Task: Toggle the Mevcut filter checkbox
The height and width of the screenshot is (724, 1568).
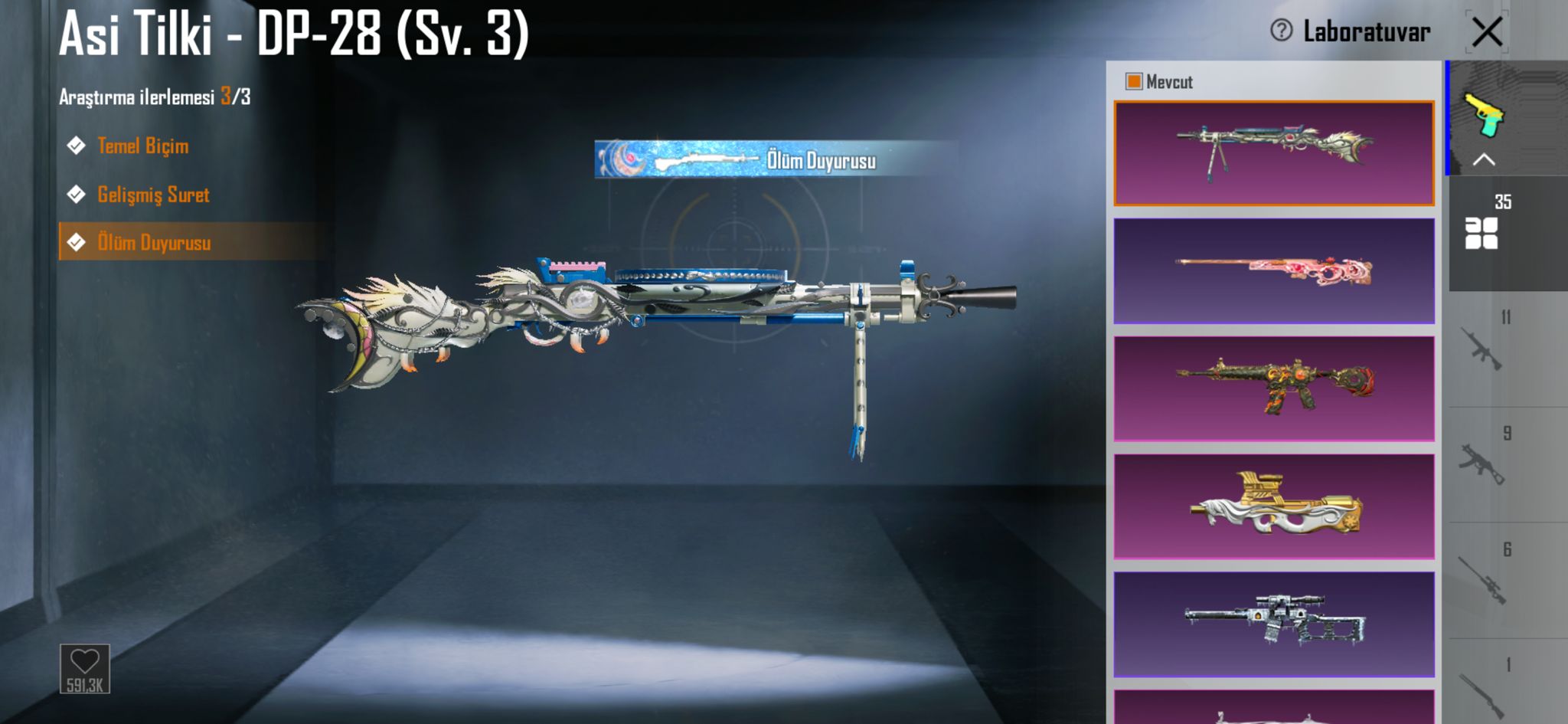Action: tap(1134, 81)
